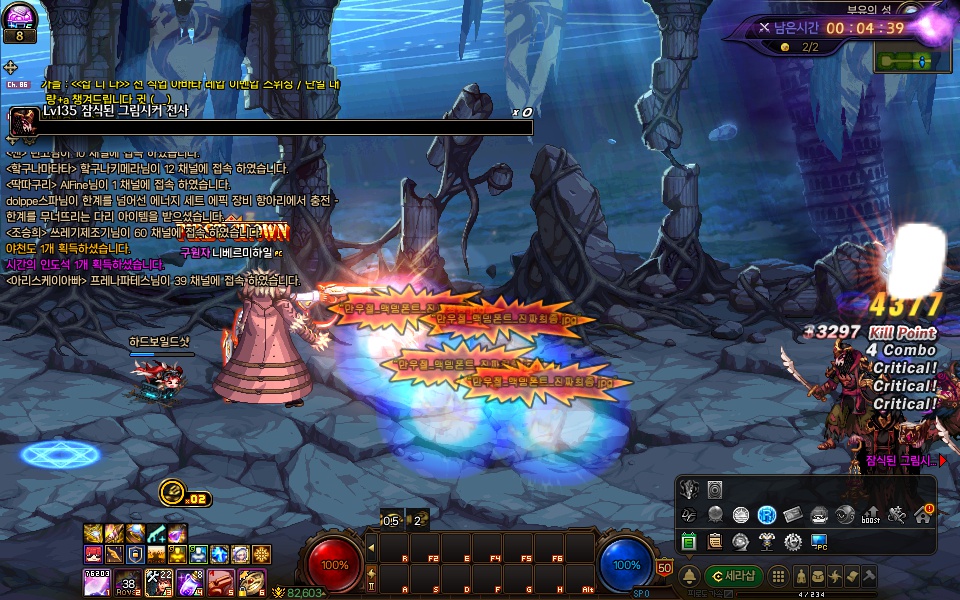Open the gear settings icon in menu
This screenshot has width=960, height=600.
click(x=793, y=542)
